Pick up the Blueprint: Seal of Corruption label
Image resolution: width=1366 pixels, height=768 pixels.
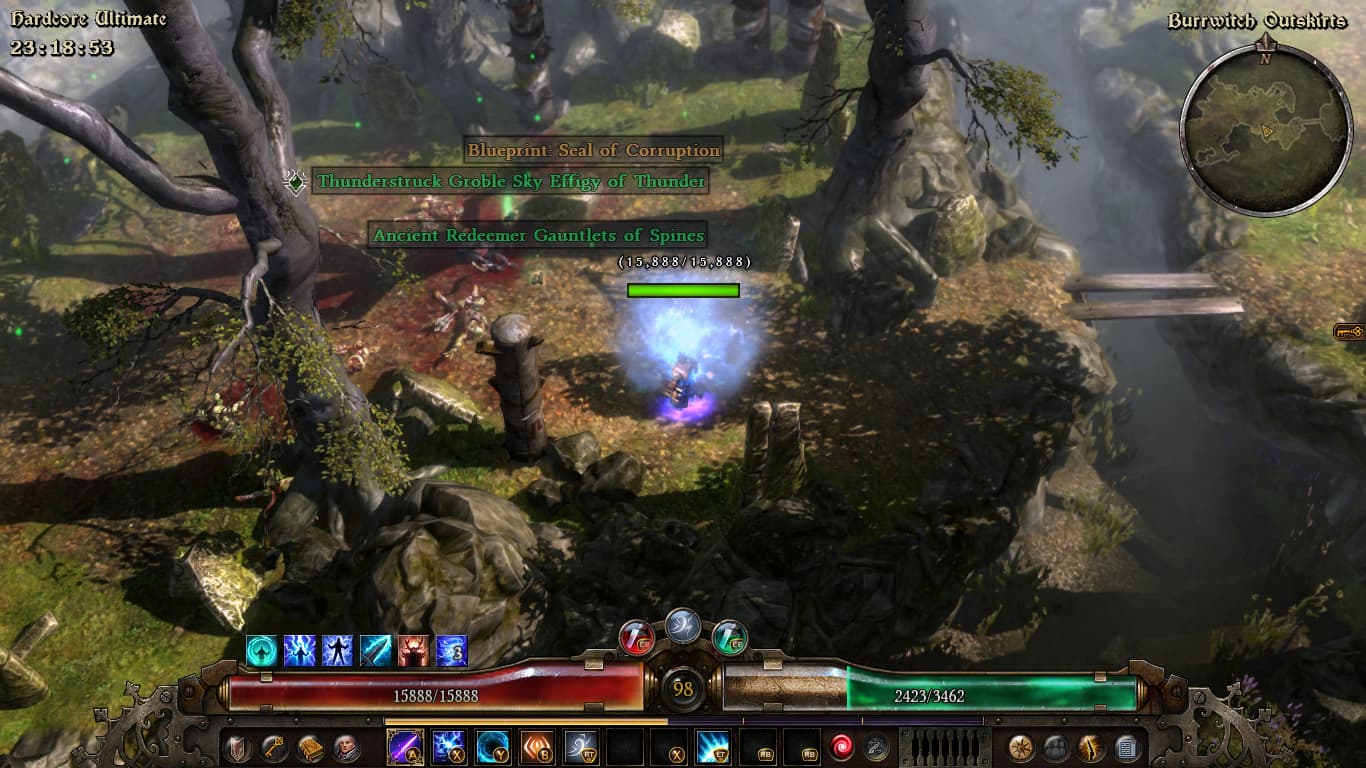pyautogui.click(x=593, y=151)
